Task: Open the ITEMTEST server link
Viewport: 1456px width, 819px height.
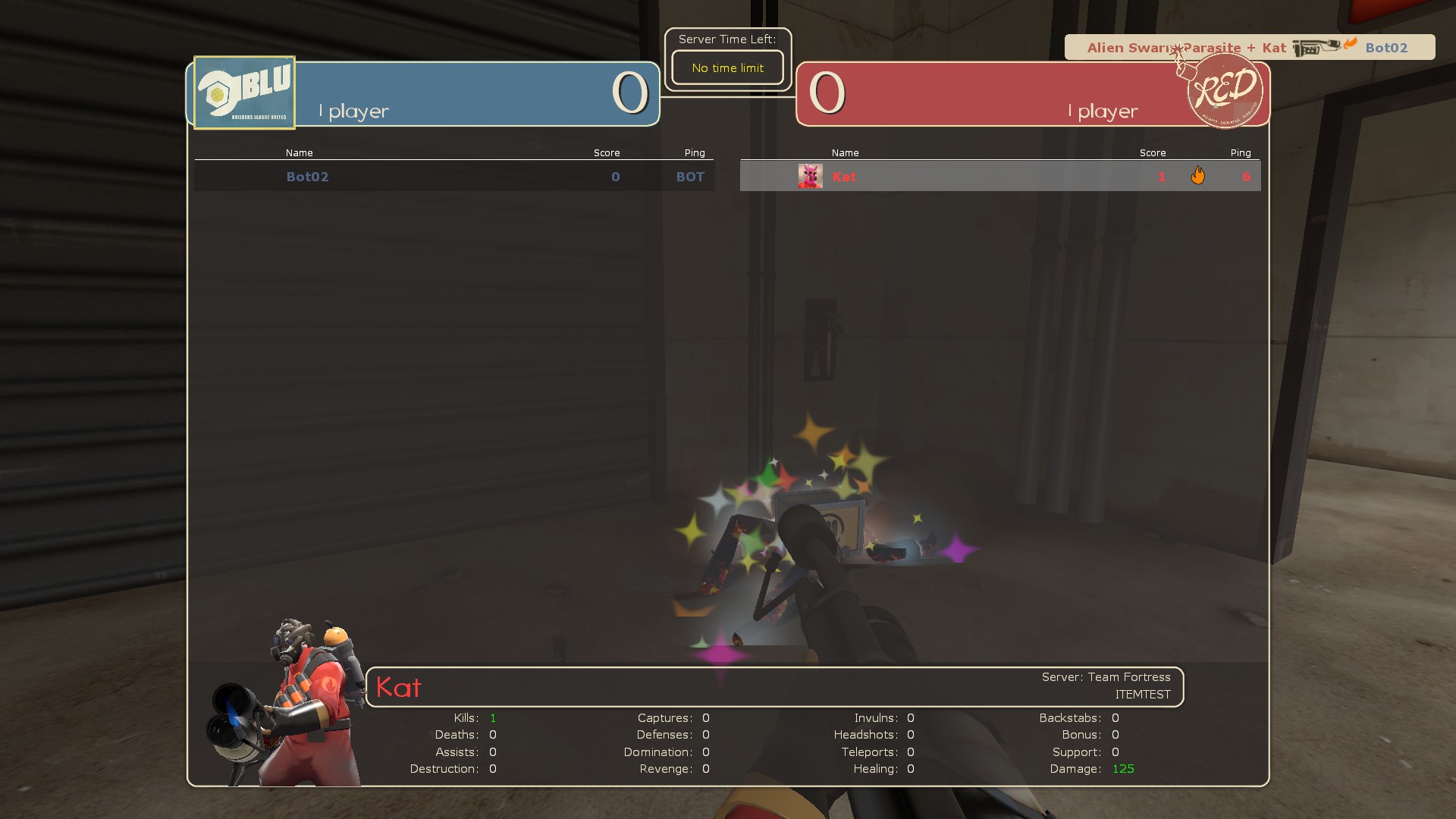Action: 1144,694
